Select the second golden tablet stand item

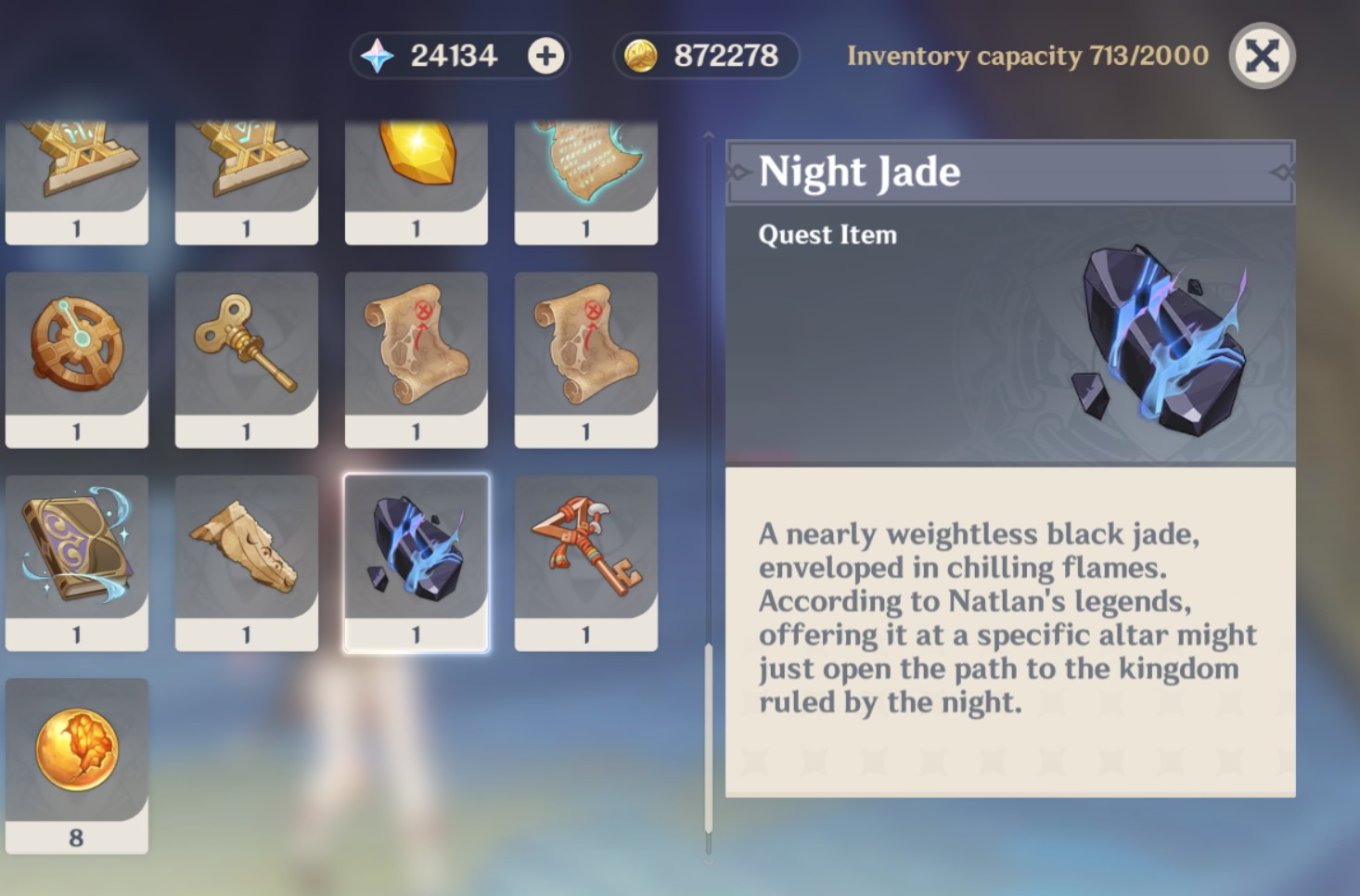coord(246,167)
